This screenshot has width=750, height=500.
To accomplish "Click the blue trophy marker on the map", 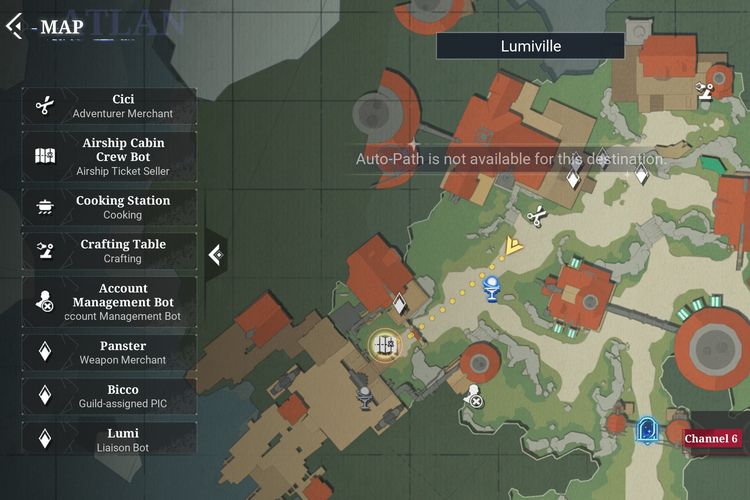I will (x=491, y=288).
